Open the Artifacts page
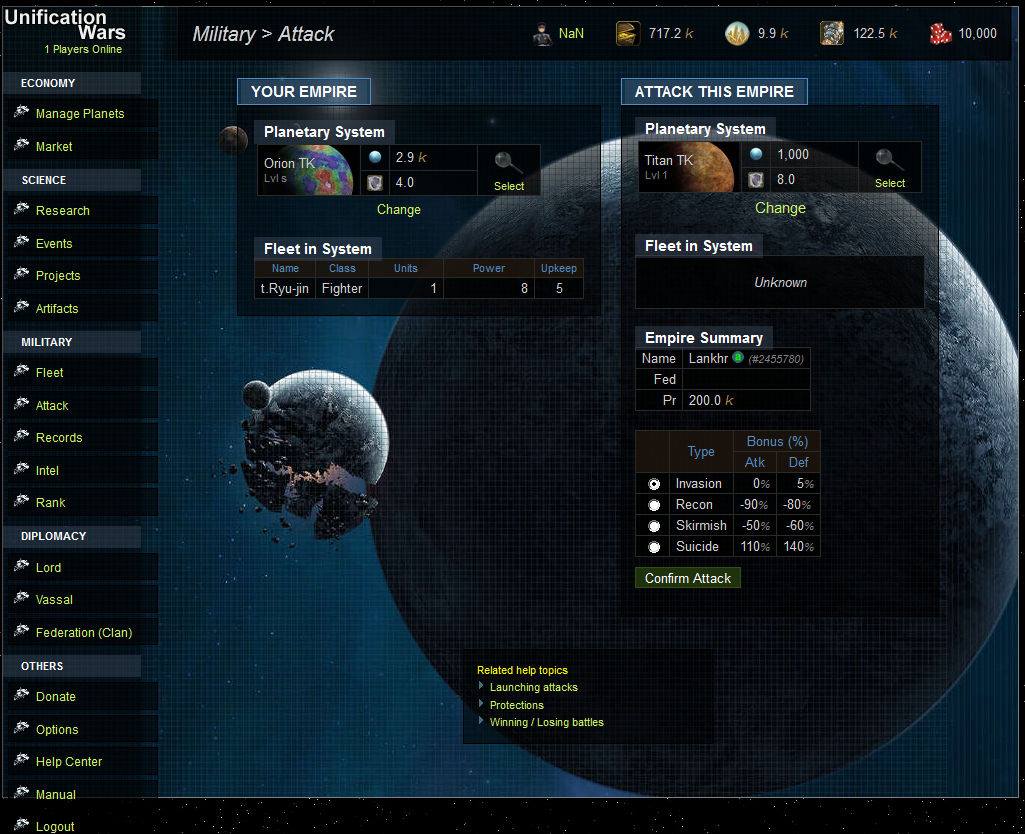 pos(57,309)
